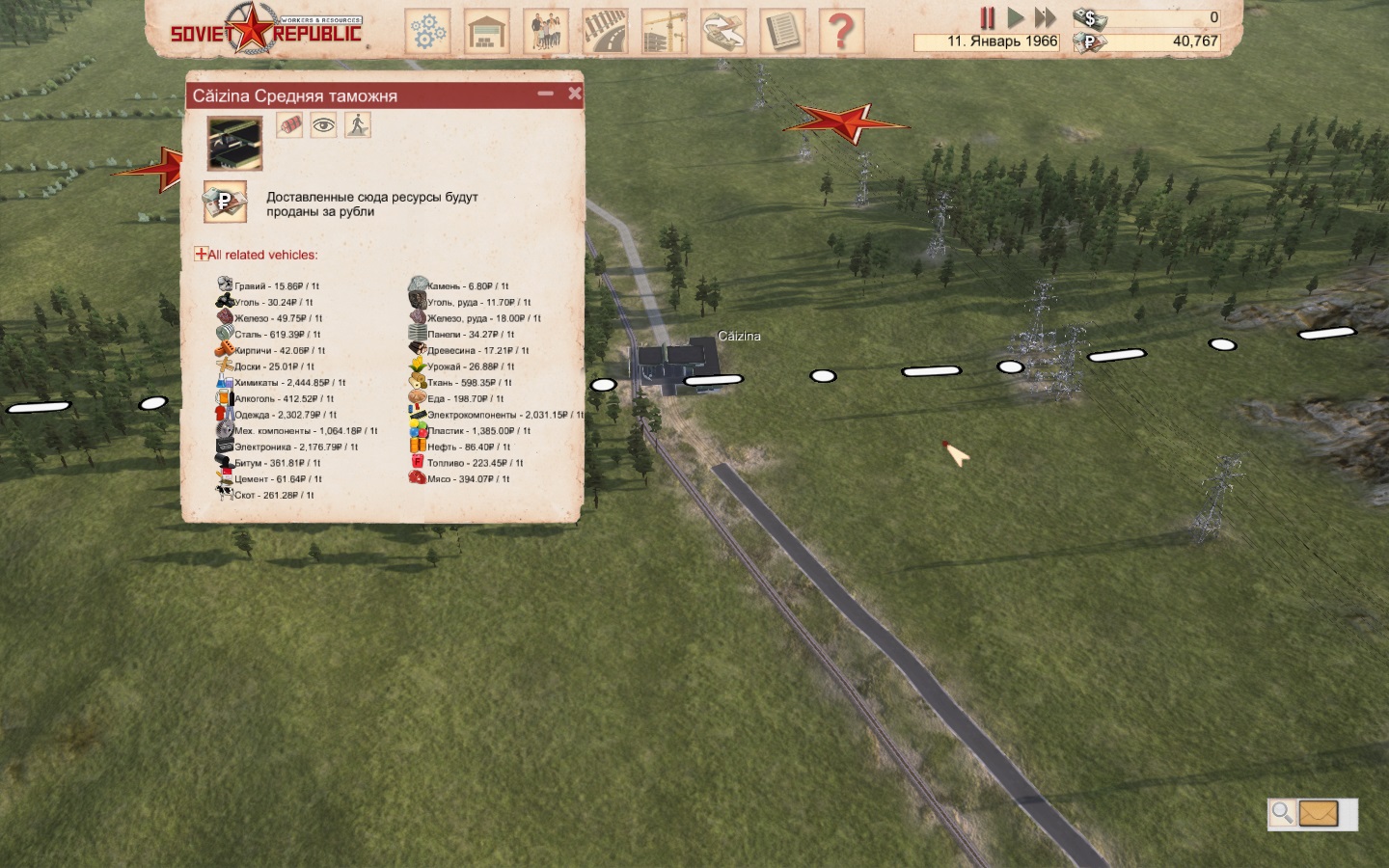Toggle the eye view button
Screen dimensions: 1389x868
[323, 124]
